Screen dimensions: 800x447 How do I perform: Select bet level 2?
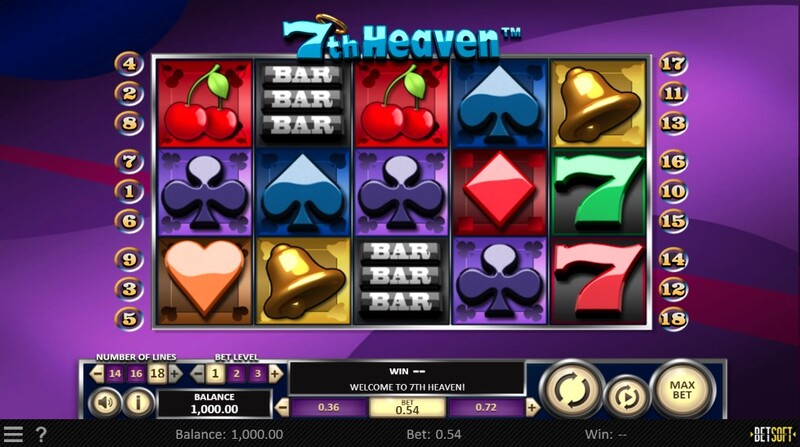click(x=235, y=373)
